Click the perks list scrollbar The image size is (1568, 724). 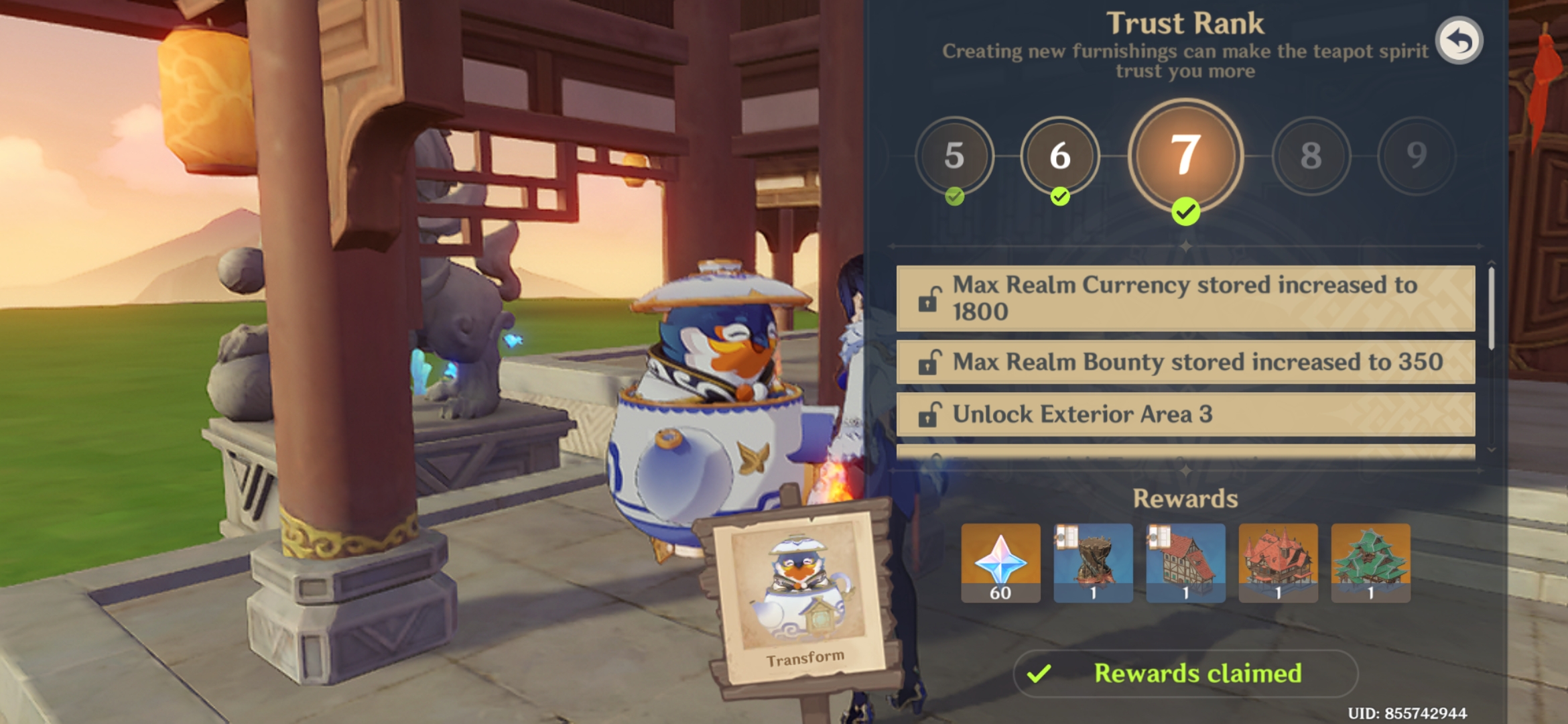point(1491,308)
